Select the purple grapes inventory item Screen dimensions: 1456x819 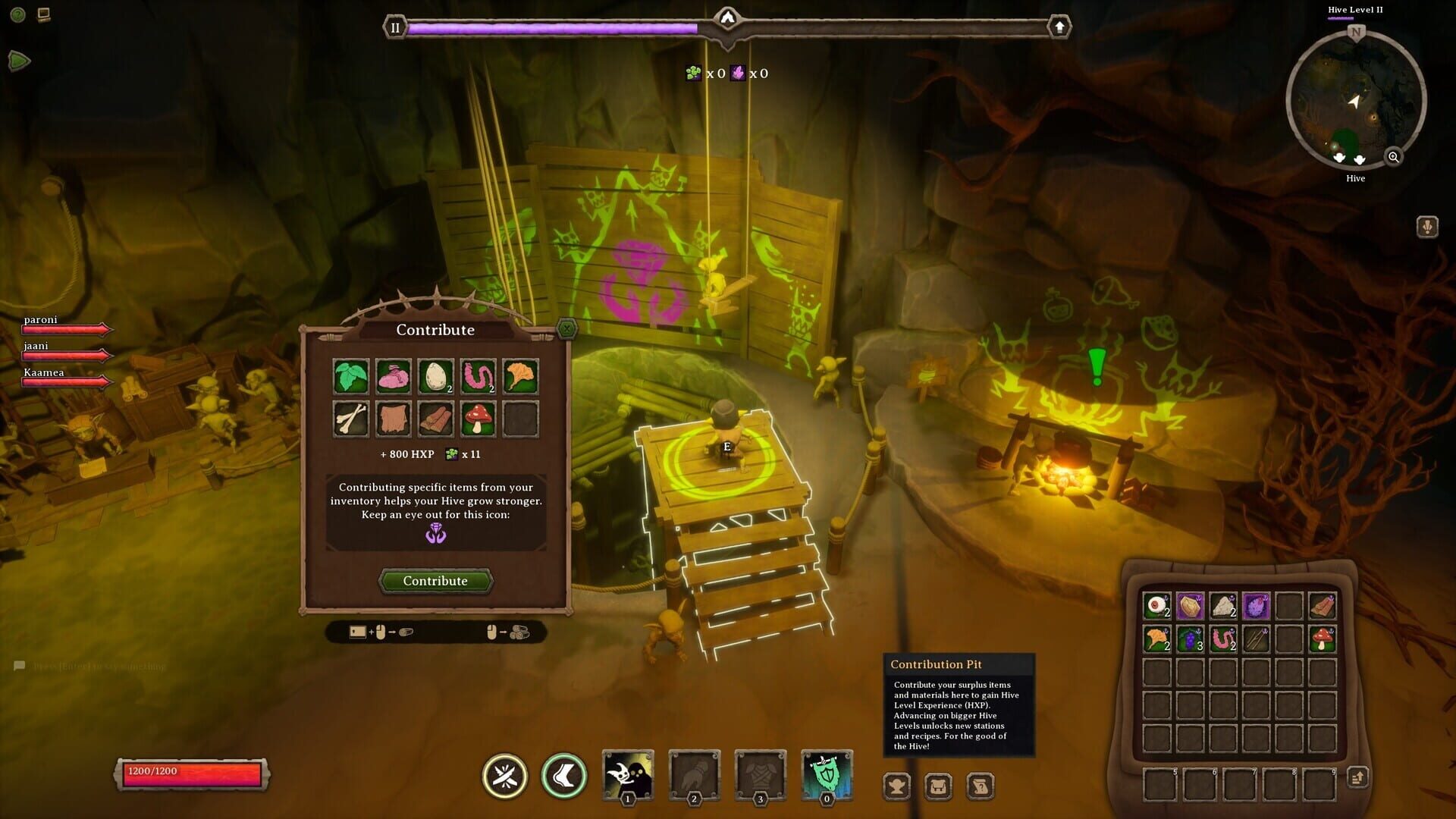coord(1190,639)
